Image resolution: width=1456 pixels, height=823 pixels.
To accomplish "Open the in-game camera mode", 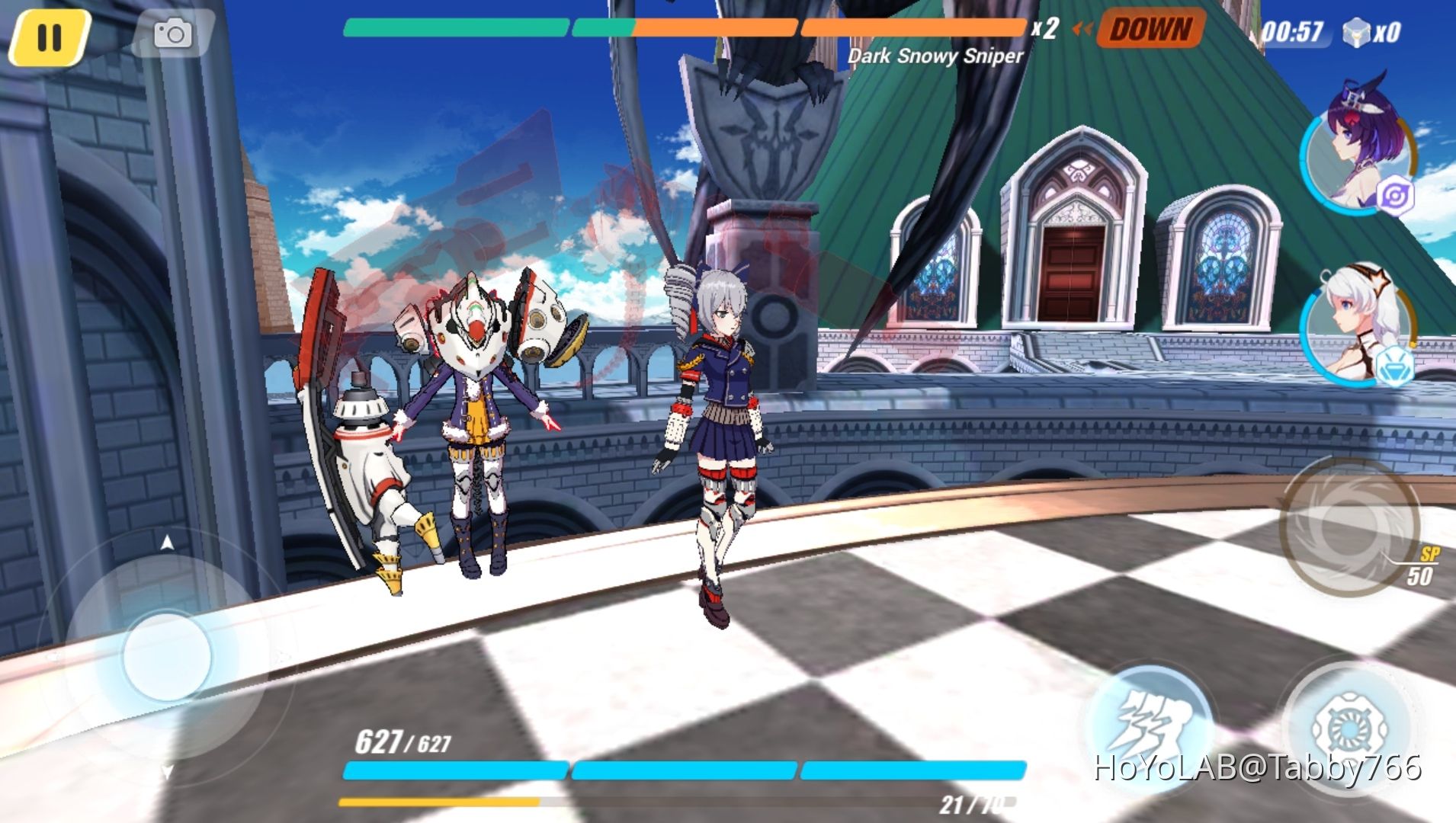I will point(174,34).
